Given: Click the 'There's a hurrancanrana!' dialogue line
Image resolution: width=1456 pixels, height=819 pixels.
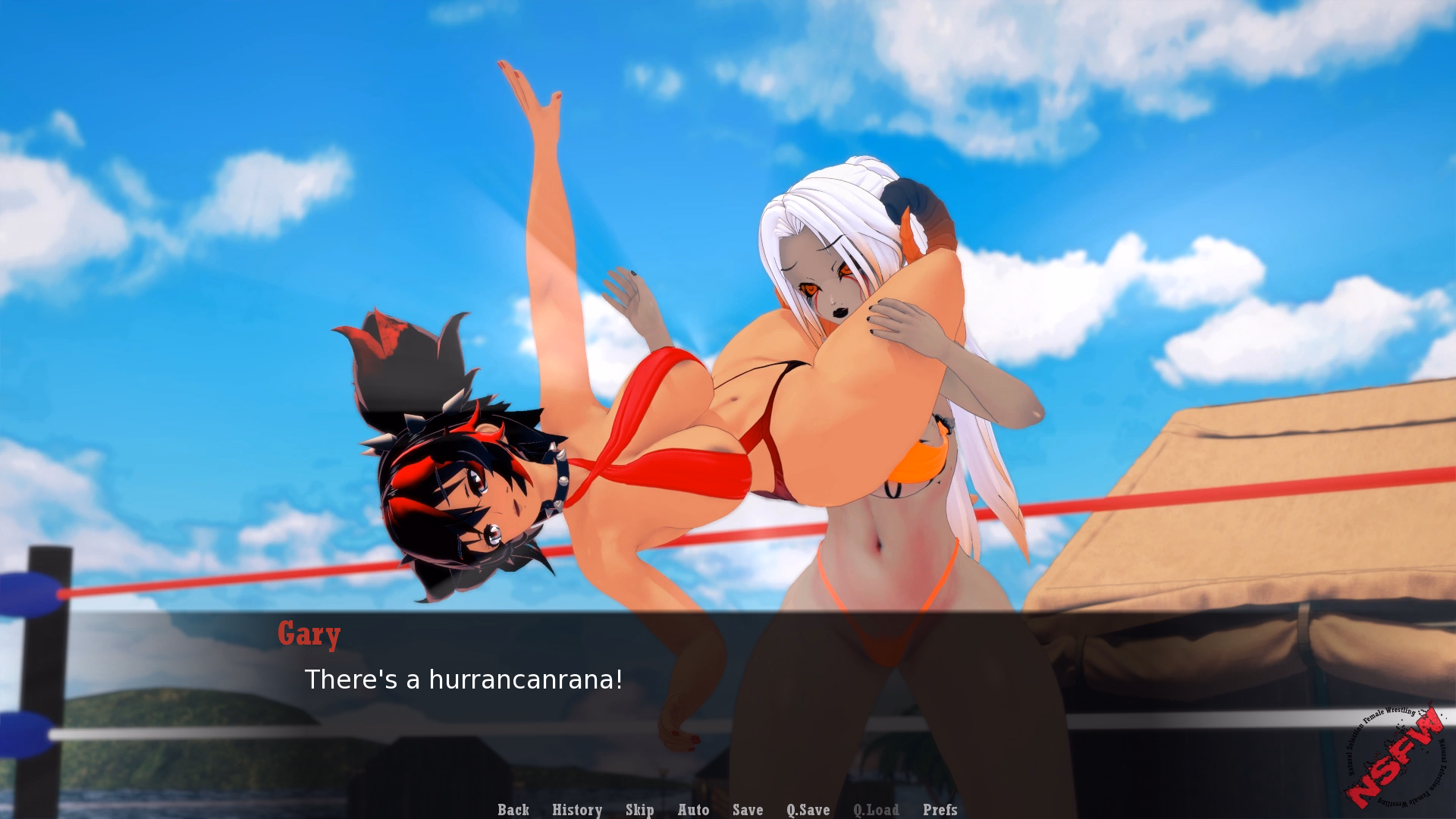Looking at the screenshot, I should pos(463,680).
